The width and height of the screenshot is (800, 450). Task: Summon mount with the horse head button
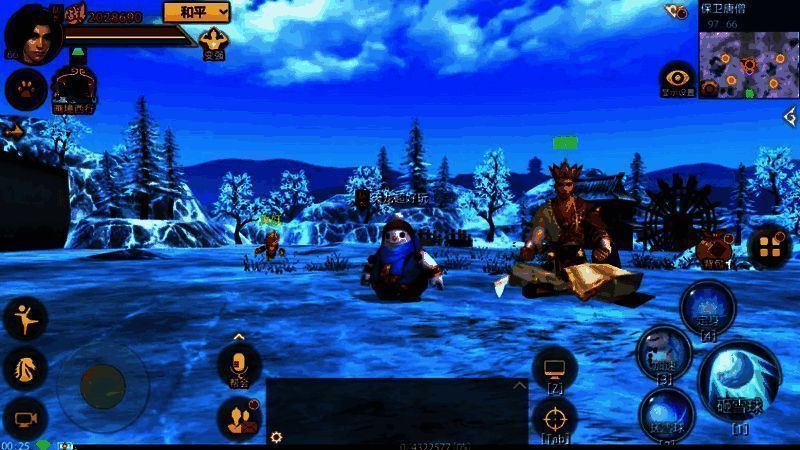tap(25, 369)
